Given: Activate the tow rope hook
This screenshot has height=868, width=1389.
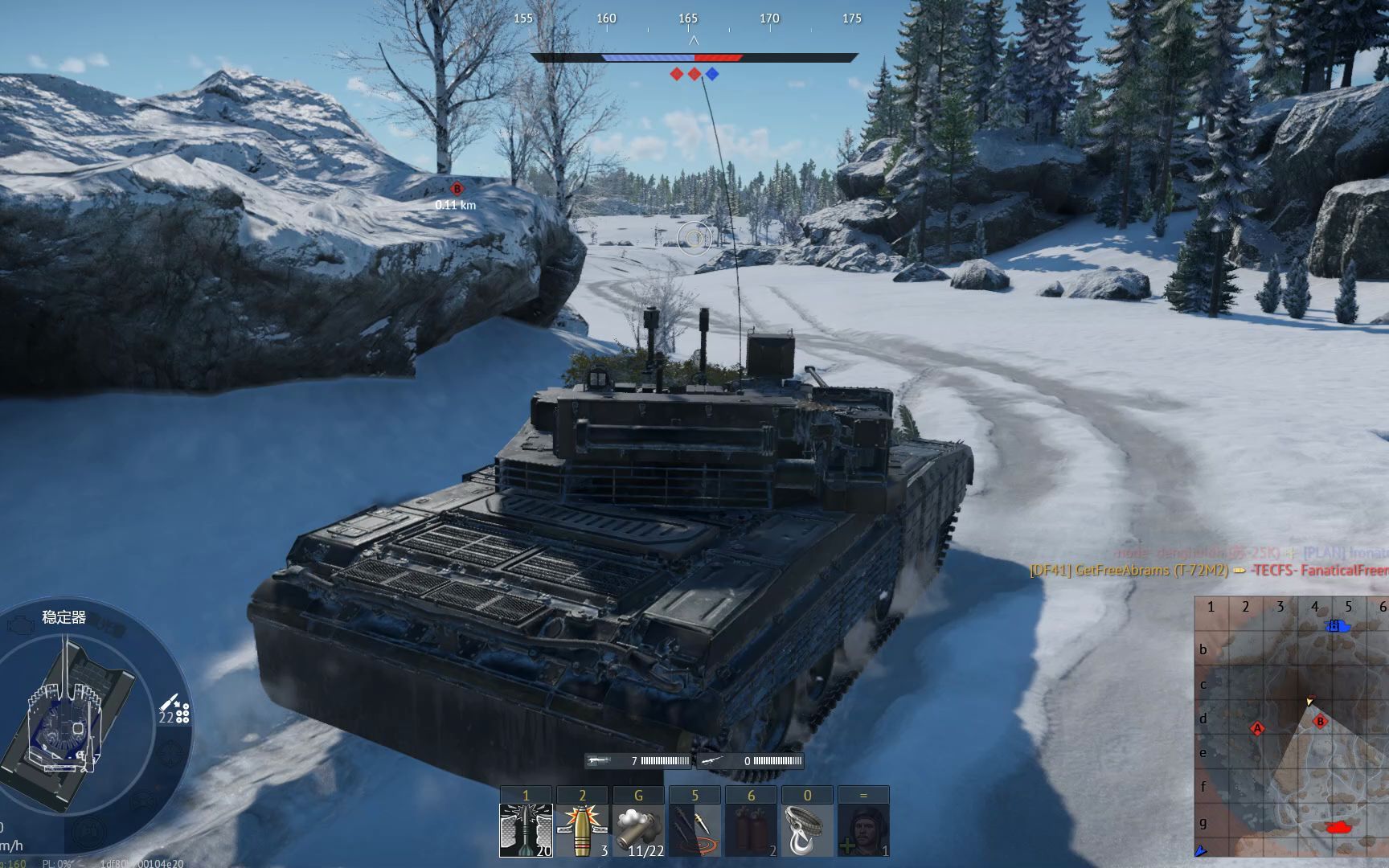Looking at the screenshot, I should (x=807, y=829).
